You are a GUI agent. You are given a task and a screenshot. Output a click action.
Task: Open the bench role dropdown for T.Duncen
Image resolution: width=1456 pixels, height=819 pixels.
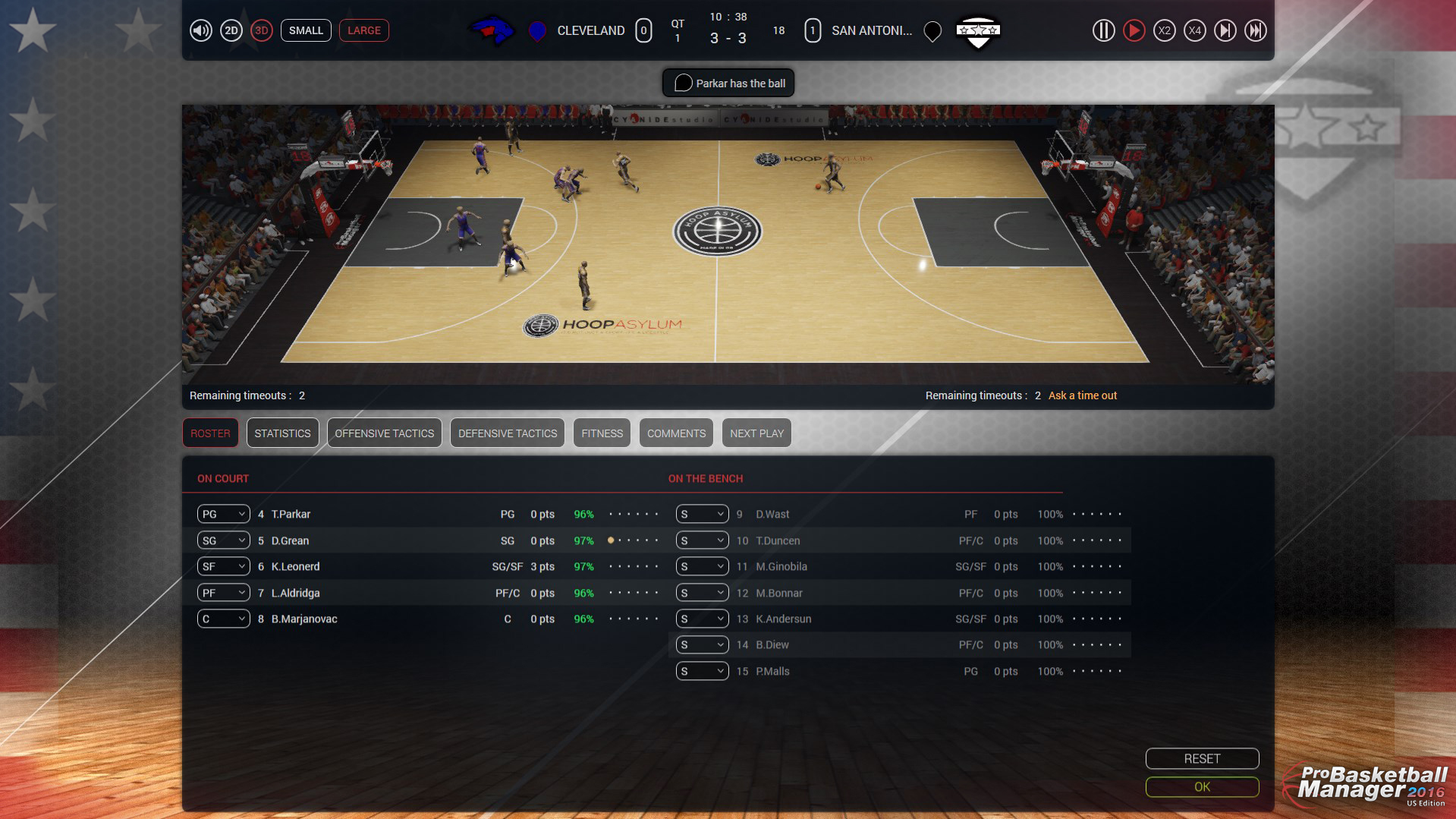[x=701, y=540]
